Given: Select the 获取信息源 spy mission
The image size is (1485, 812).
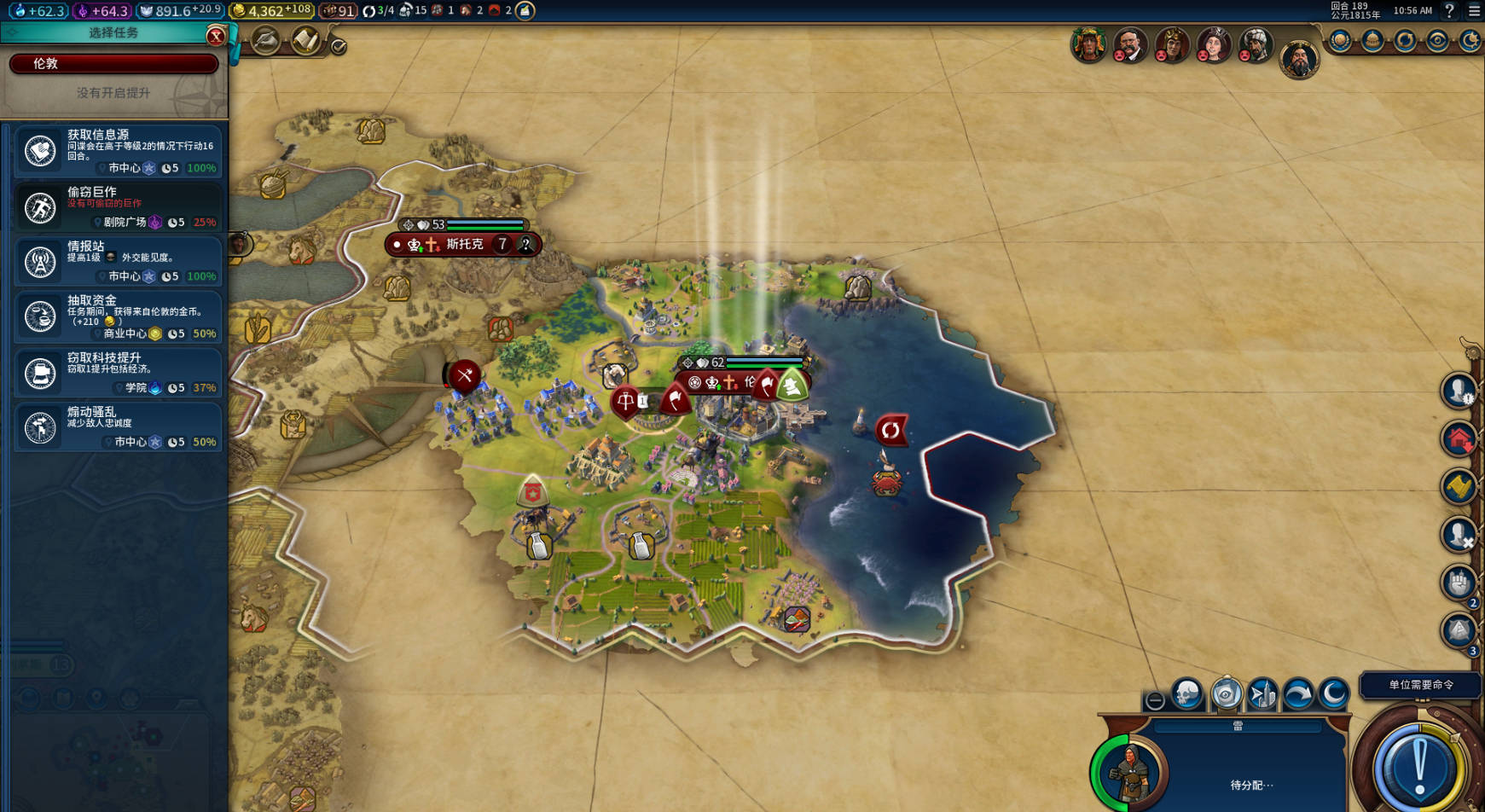Looking at the screenshot, I should [x=118, y=151].
